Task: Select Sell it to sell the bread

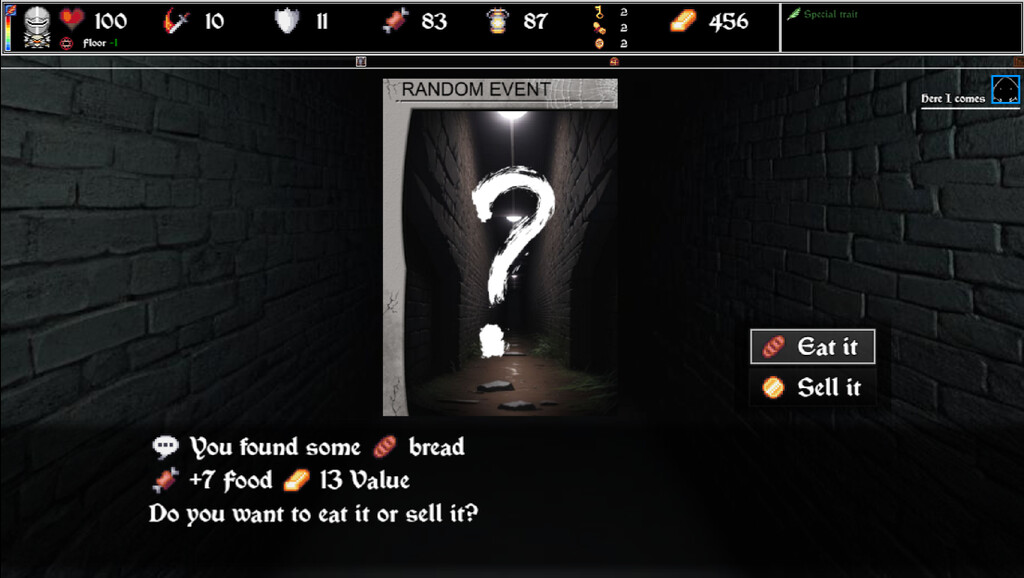Action: click(813, 388)
